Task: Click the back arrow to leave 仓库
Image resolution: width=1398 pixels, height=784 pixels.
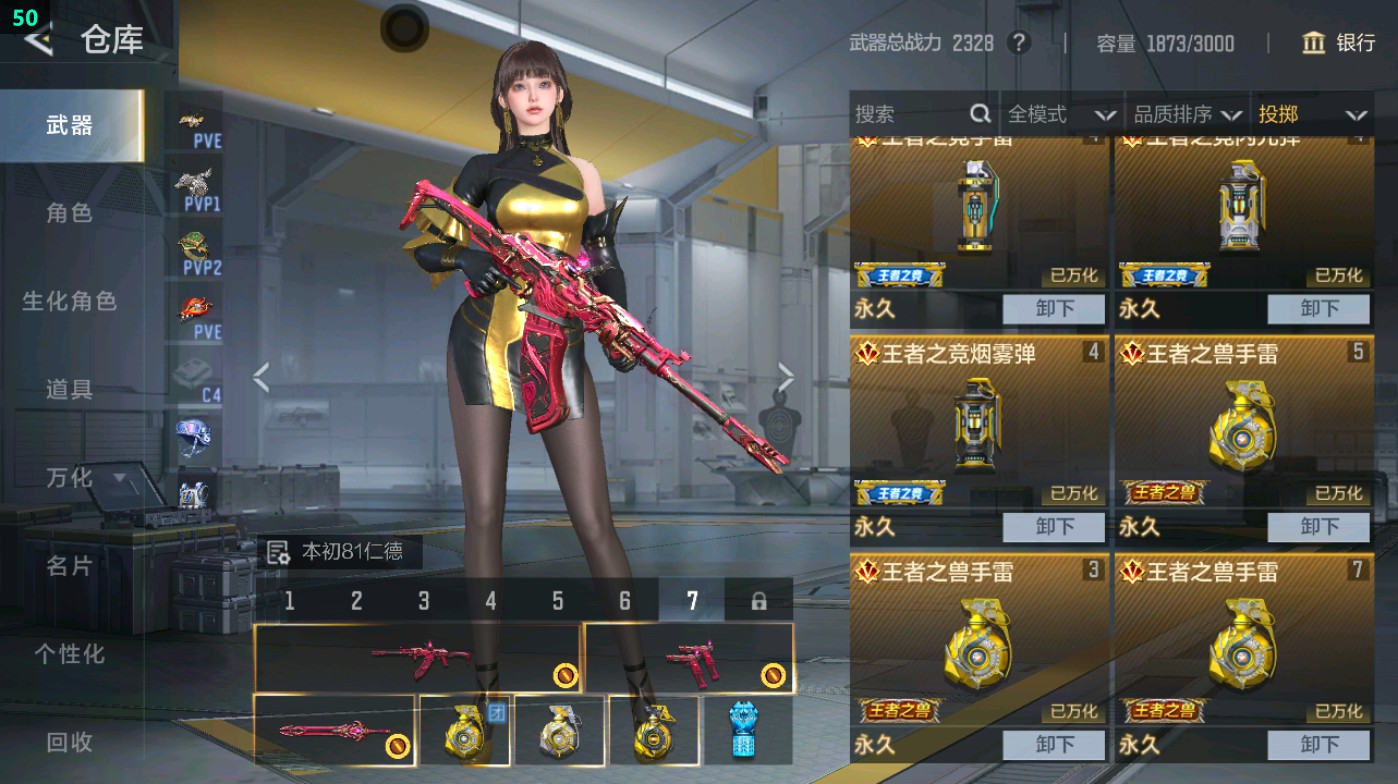Action: click(x=38, y=42)
